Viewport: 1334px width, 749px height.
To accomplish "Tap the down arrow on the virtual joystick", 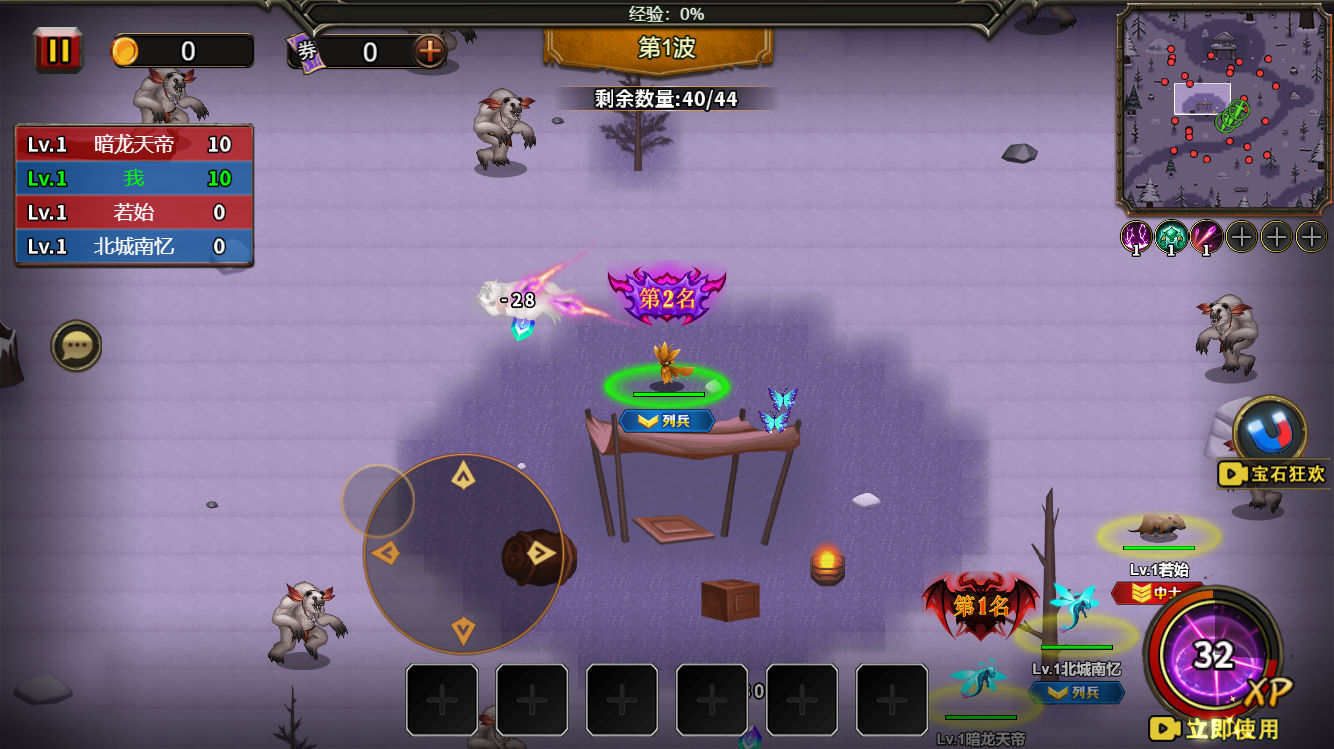I will click(x=463, y=630).
